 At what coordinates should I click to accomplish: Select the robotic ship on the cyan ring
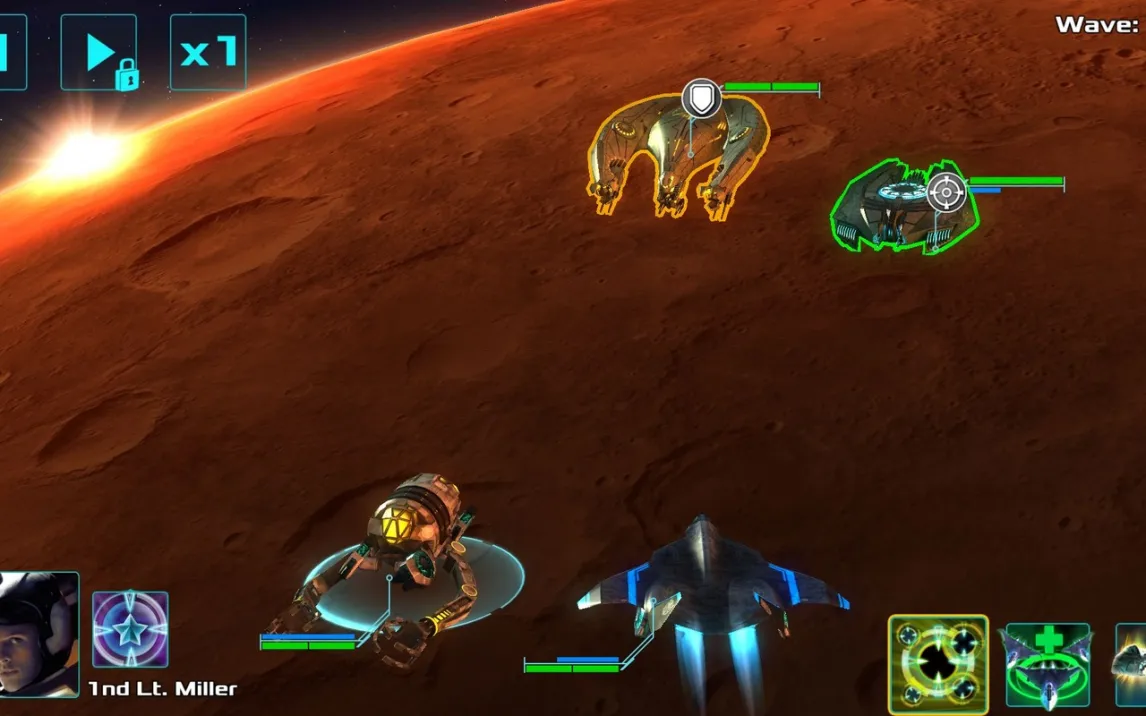tap(405, 565)
